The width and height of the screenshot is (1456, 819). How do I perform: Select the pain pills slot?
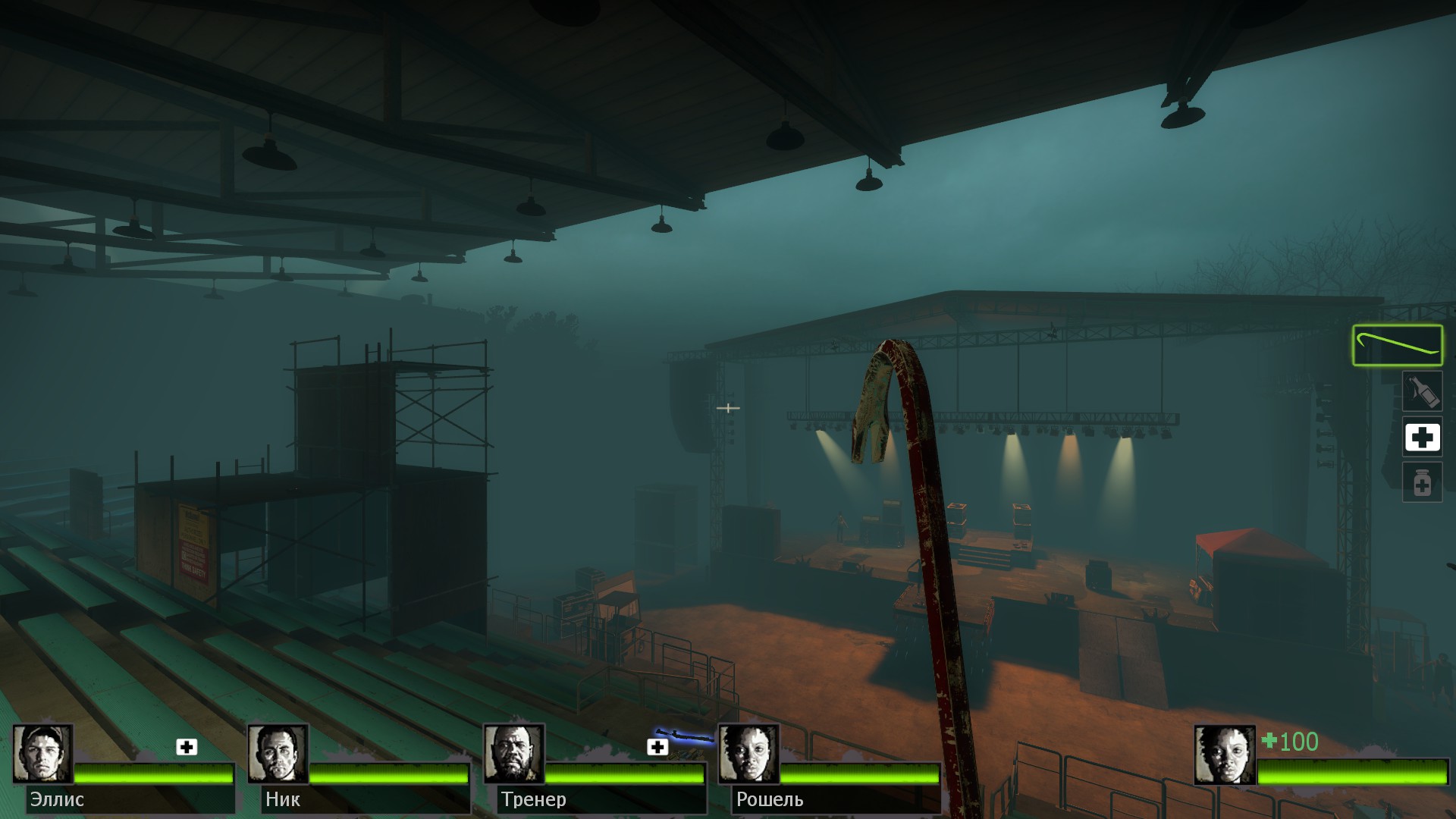tap(1422, 482)
